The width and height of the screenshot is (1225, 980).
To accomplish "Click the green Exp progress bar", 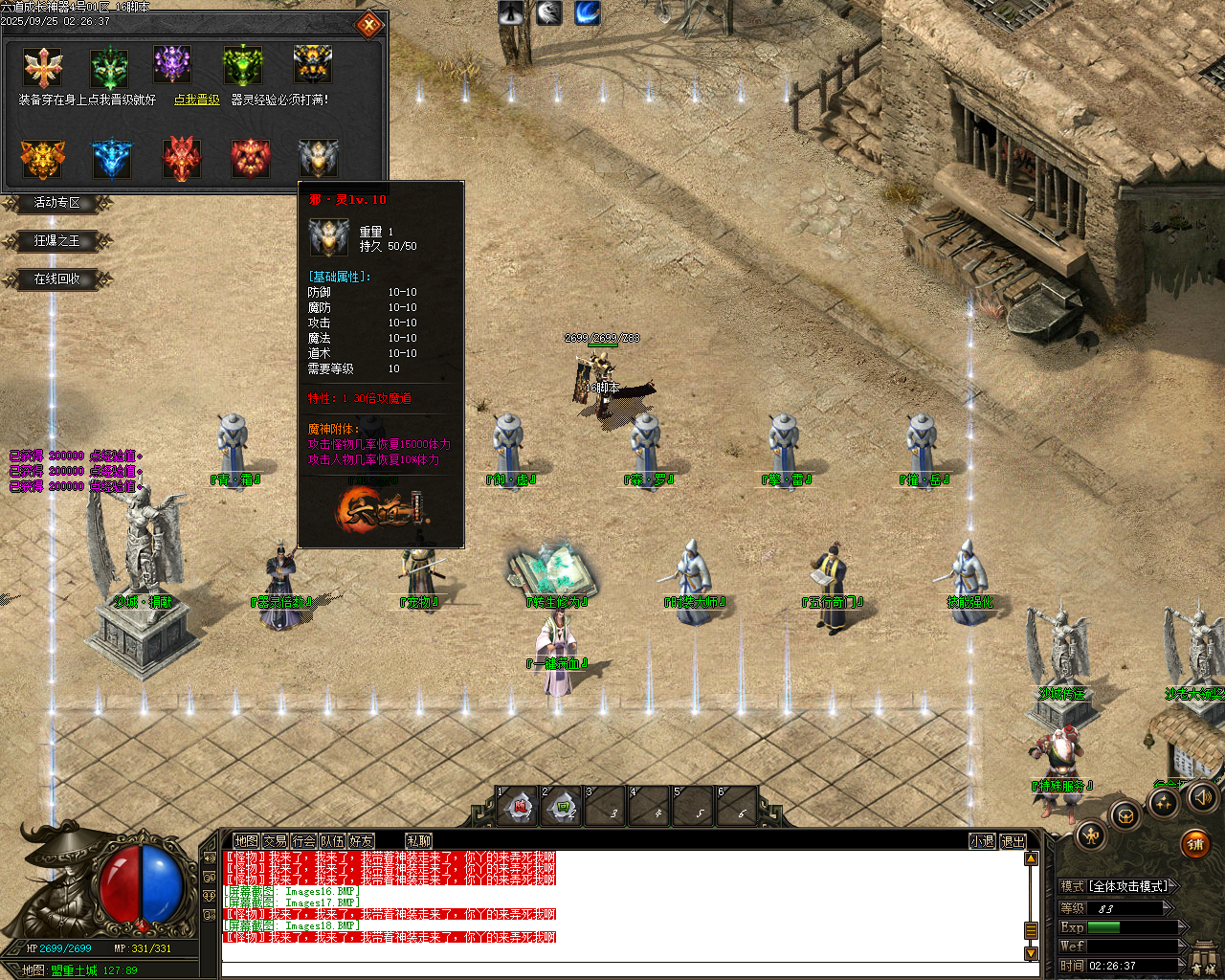I will coord(1103,926).
